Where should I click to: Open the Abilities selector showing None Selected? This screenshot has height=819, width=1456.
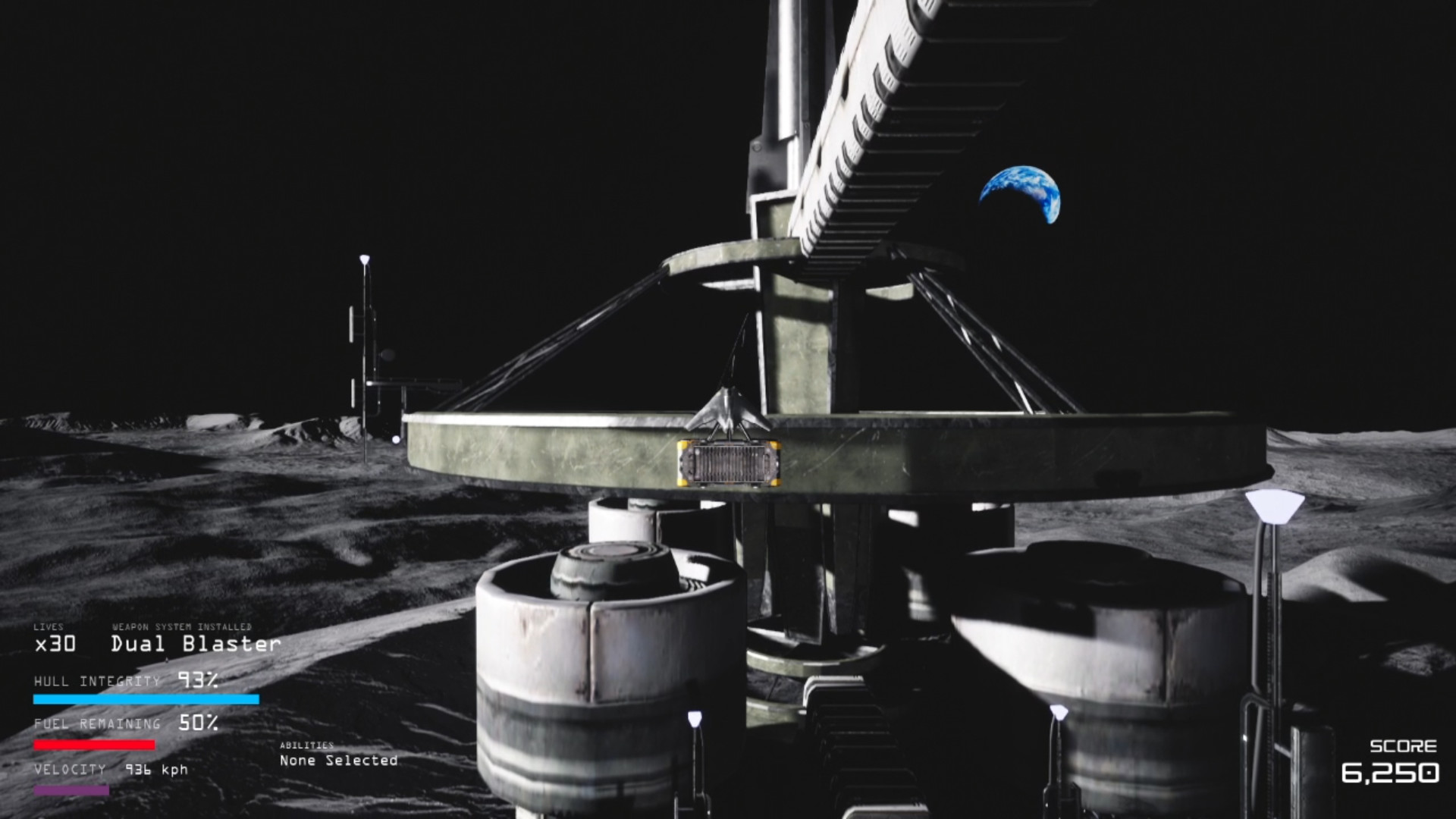point(338,759)
